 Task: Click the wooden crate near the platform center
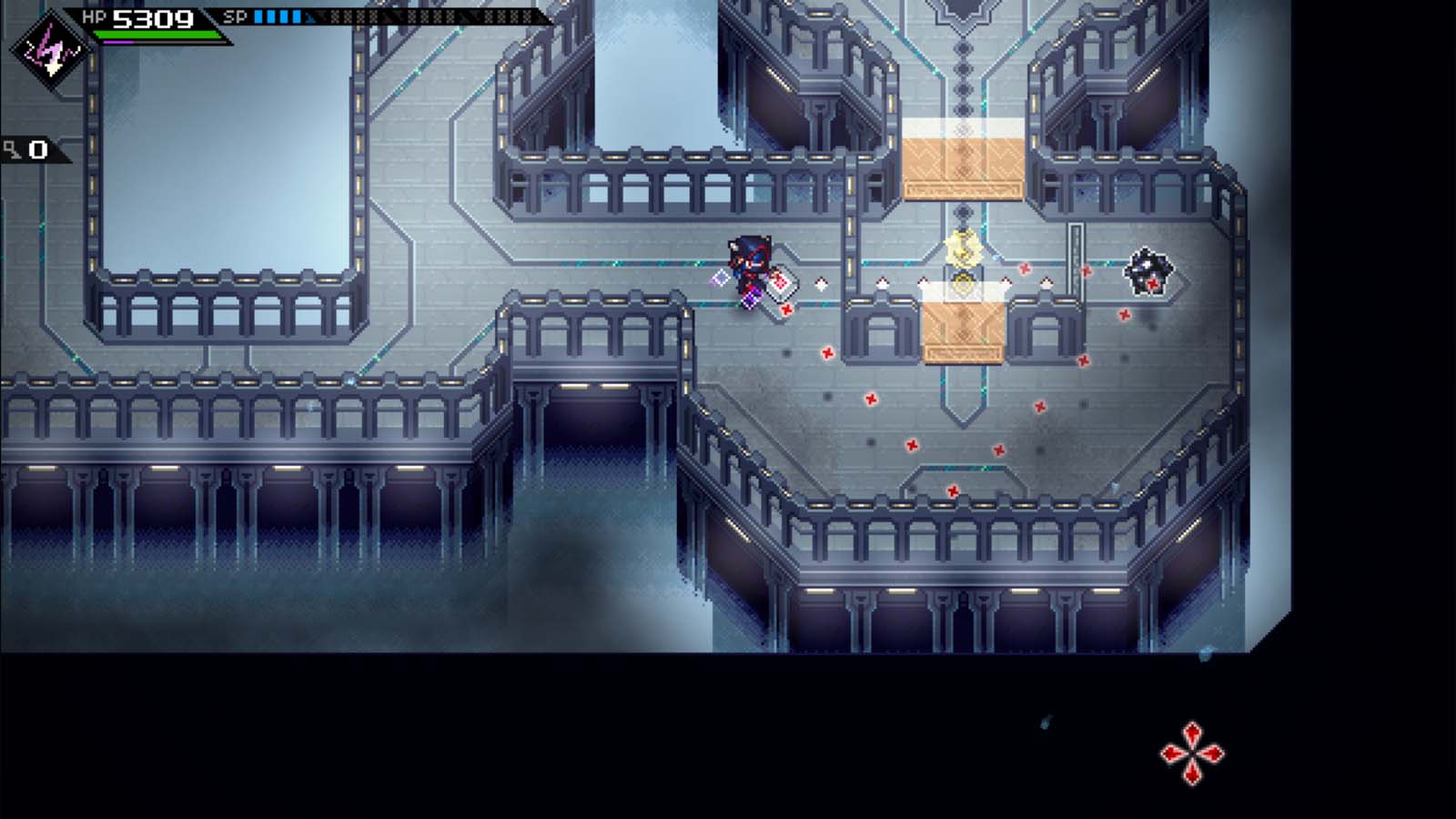pyautogui.click(x=962, y=328)
